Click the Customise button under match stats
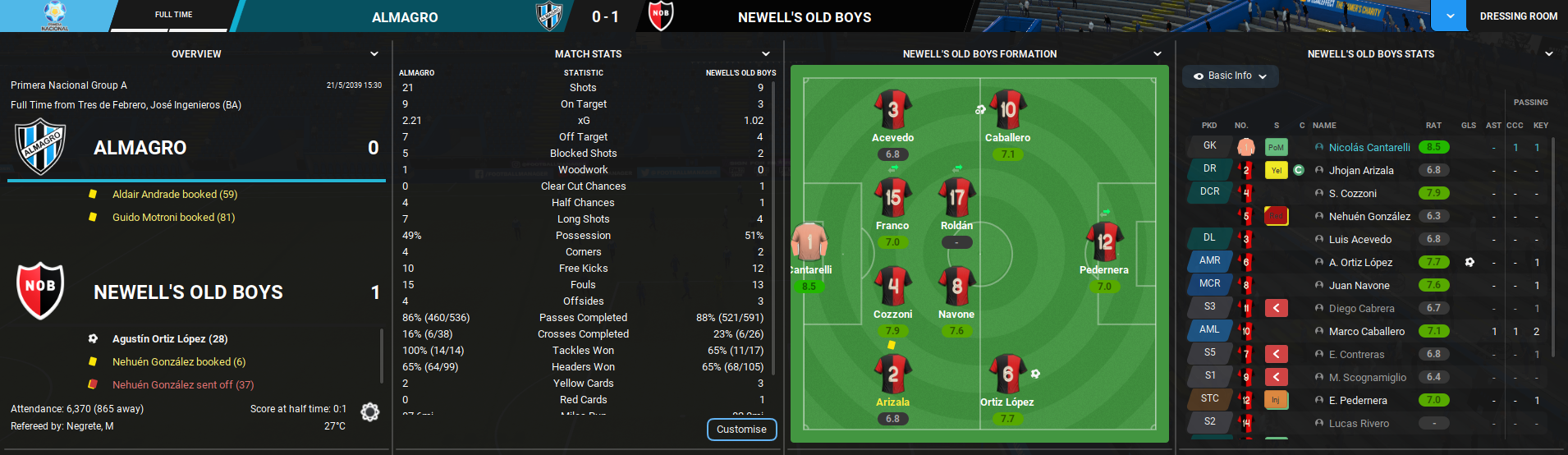Screen dimensions: 1568x455 pyautogui.click(x=741, y=430)
